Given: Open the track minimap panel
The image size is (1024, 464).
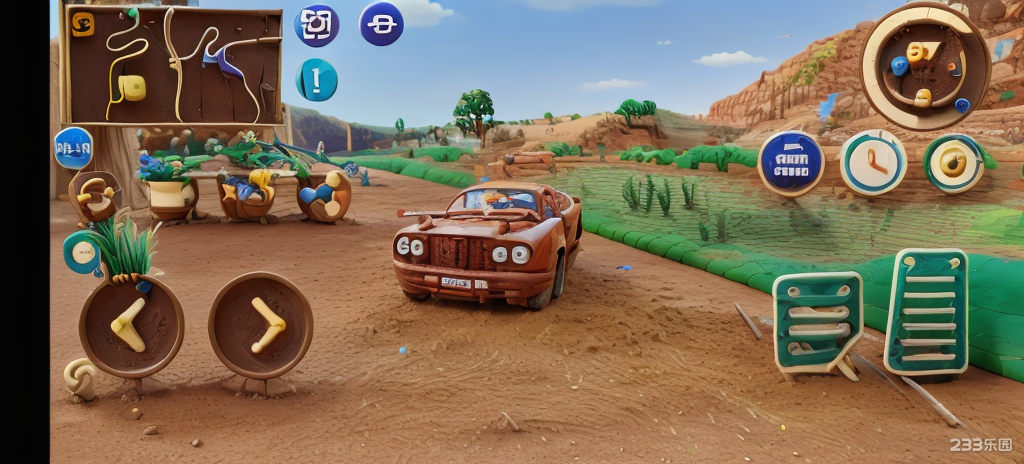Looking at the screenshot, I should [173, 66].
